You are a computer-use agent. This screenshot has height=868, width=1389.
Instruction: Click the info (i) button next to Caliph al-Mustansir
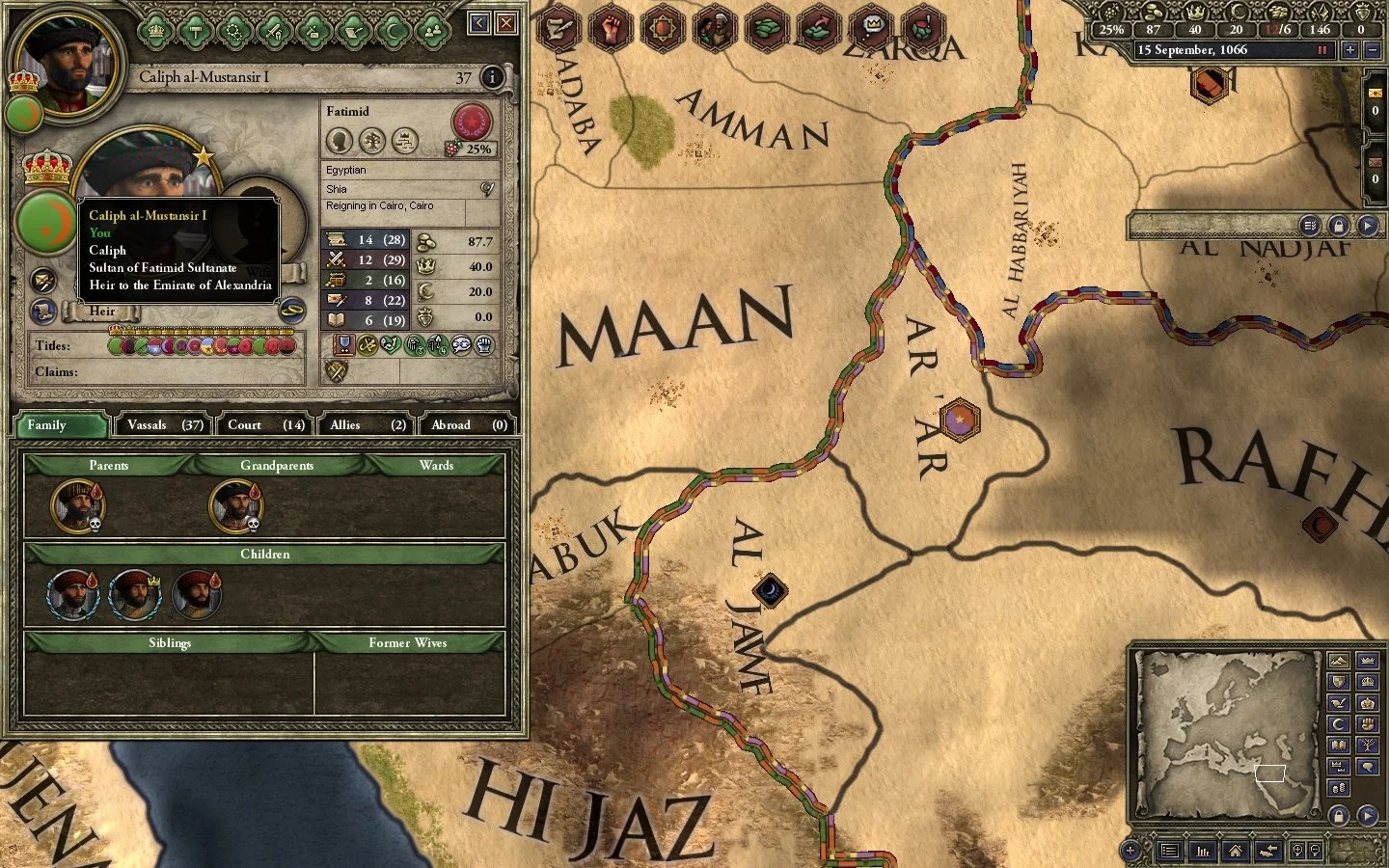coord(492,78)
